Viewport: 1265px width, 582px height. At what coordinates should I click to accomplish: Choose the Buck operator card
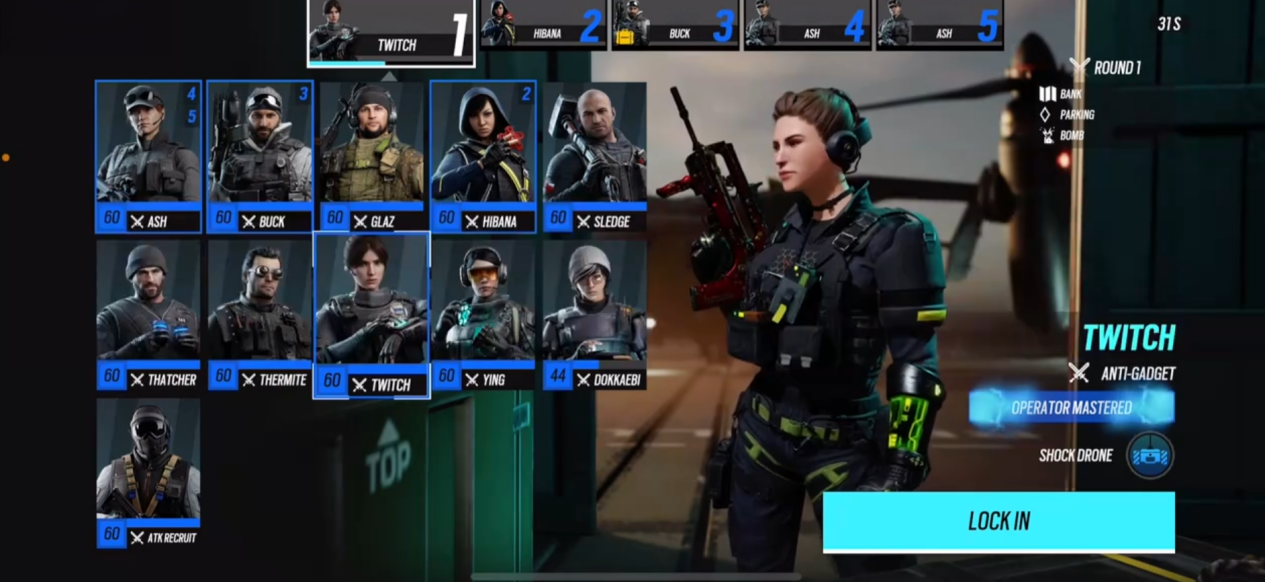[260, 156]
